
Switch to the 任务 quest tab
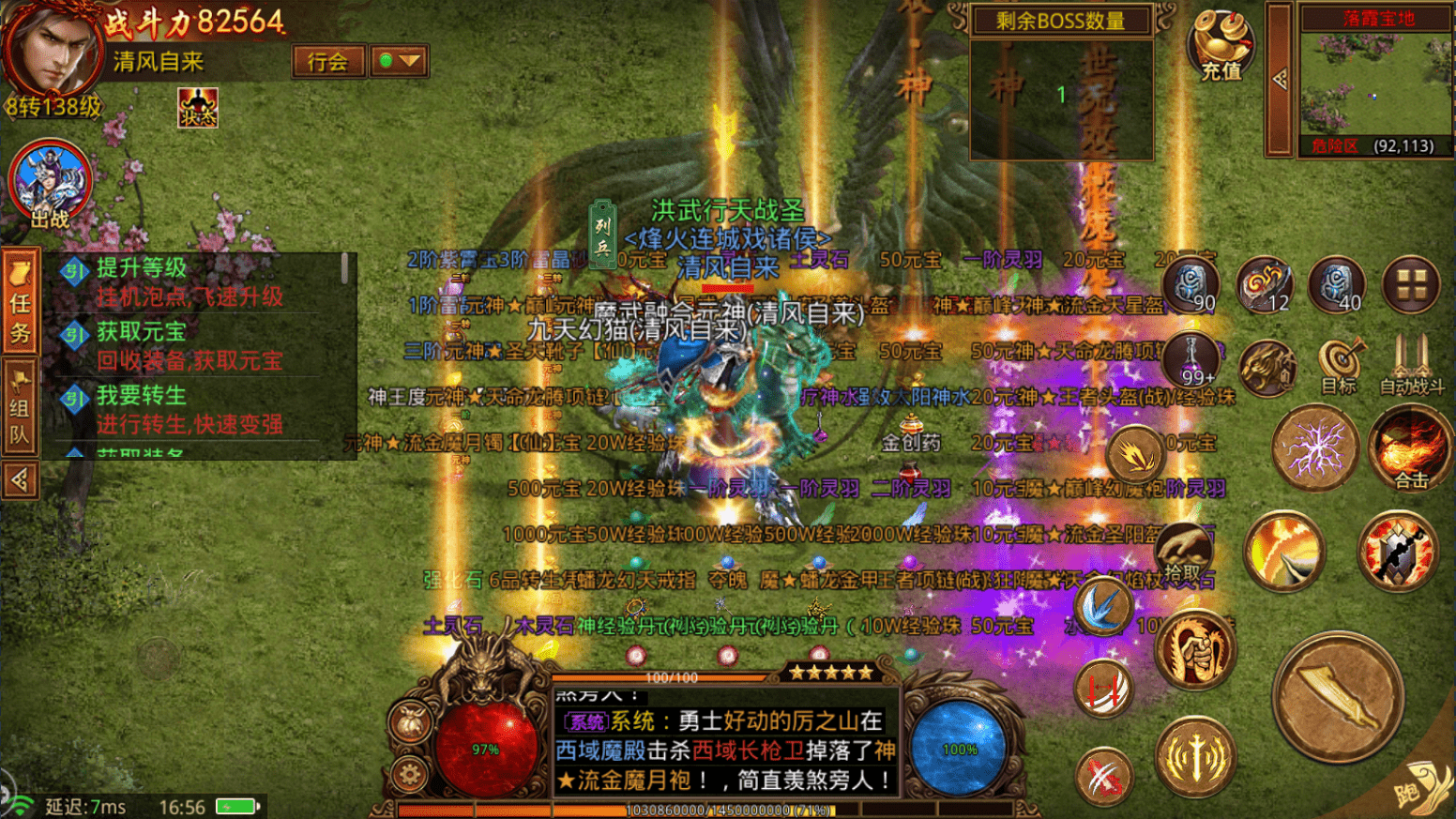pos(20,302)
